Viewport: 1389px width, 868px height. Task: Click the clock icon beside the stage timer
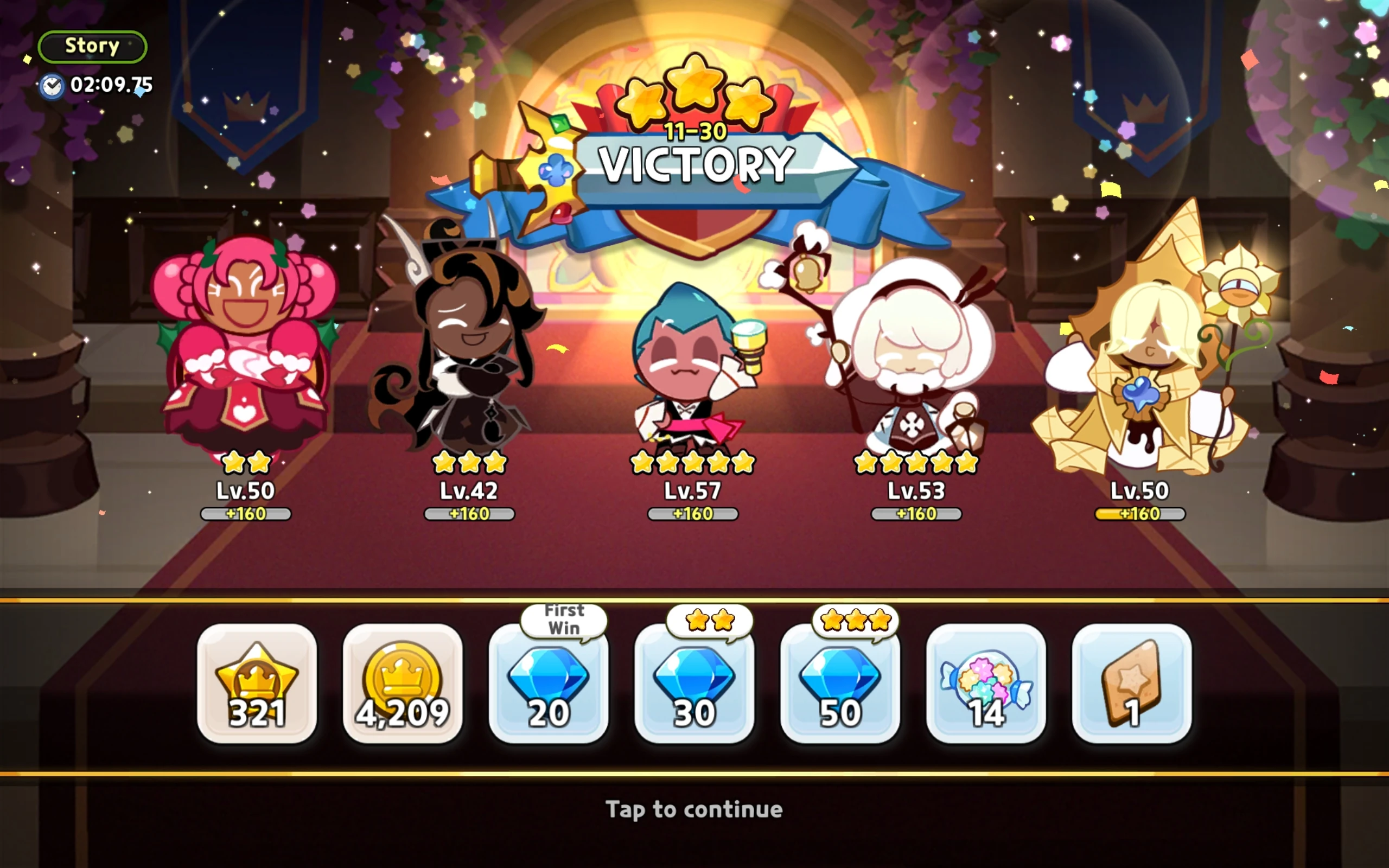coord(52,87)
